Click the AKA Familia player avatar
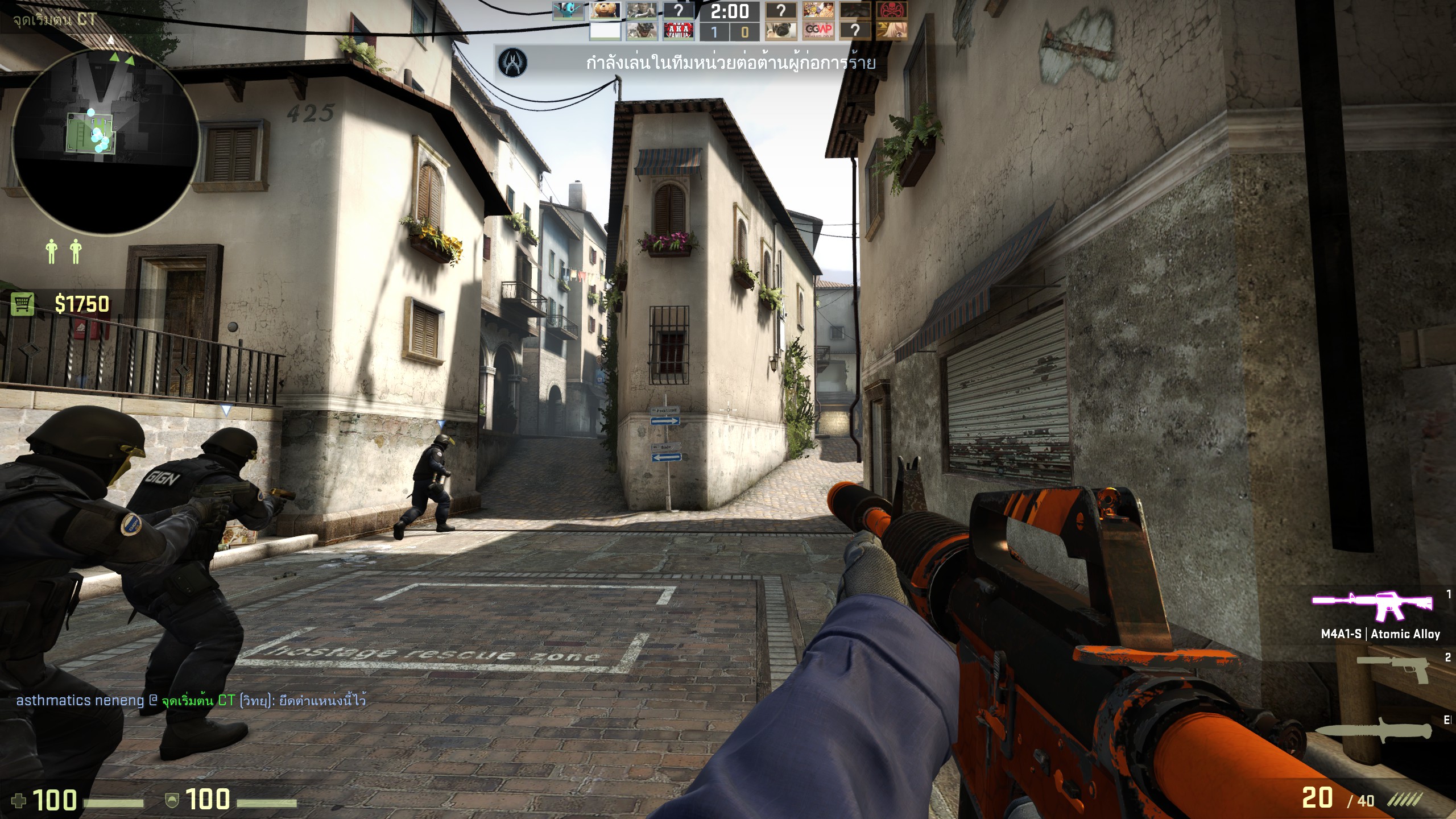 pyautogui.click(x=678, y=31)
